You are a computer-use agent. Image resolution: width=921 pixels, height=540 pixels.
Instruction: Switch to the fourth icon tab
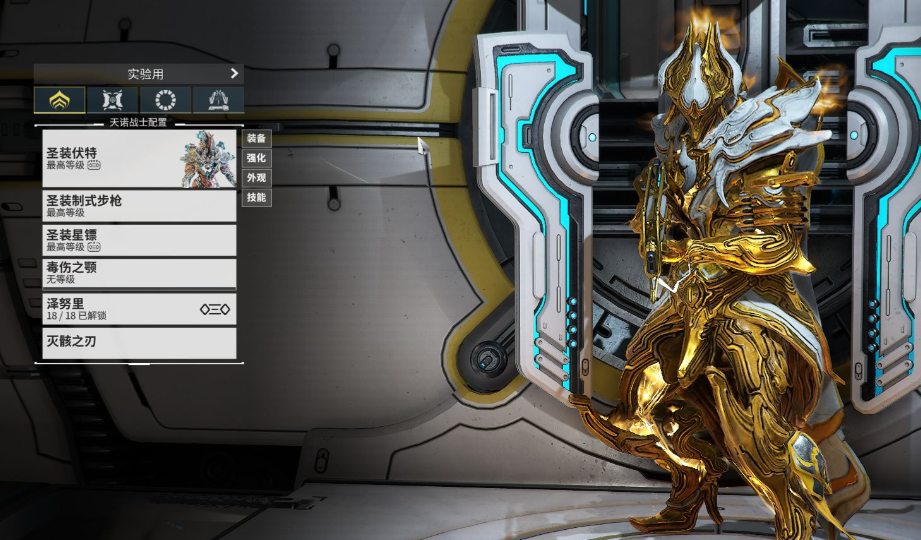(x=218, y=100)
